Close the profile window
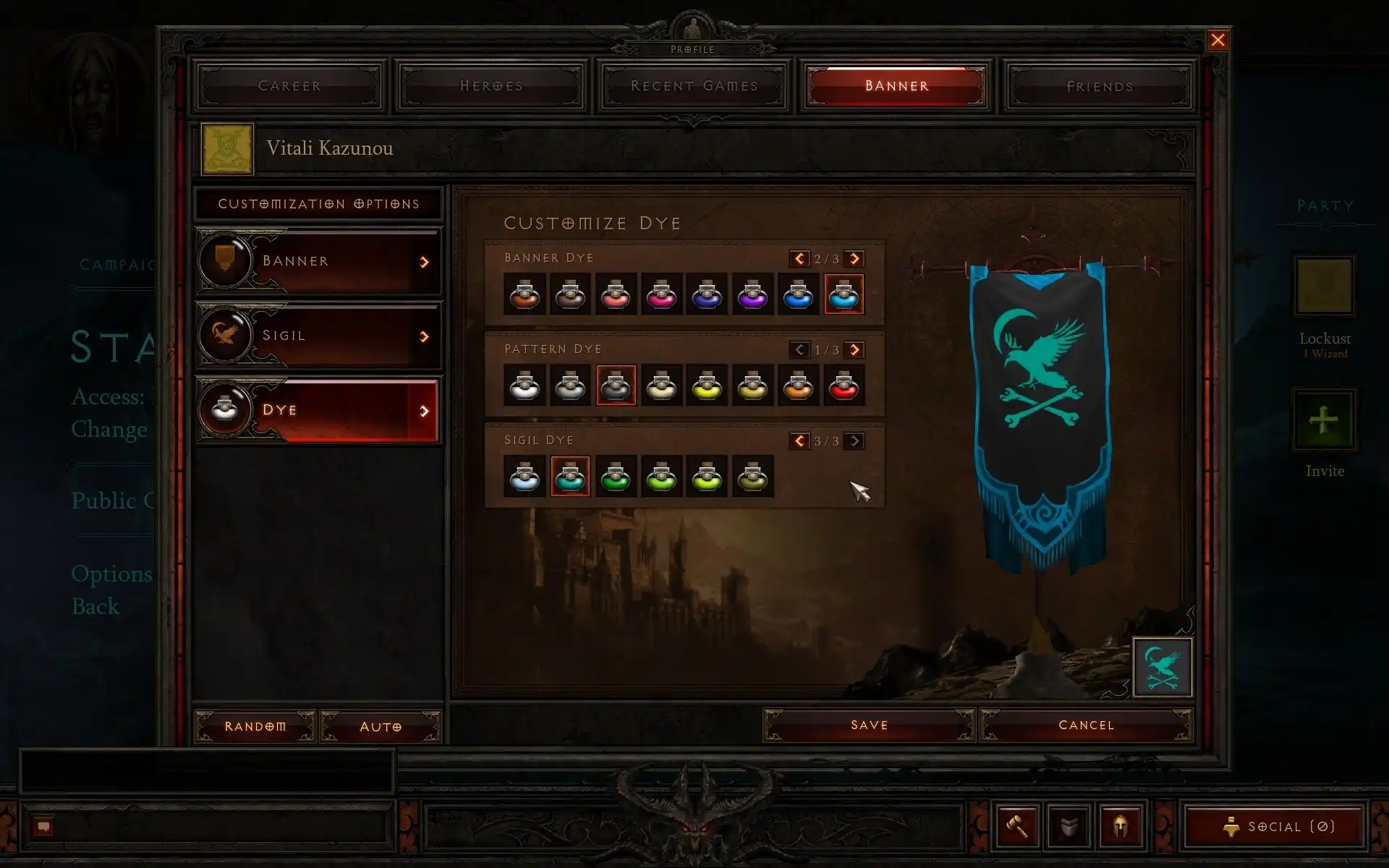Viewport: 1389px width, 868px height. (1218, 41)
